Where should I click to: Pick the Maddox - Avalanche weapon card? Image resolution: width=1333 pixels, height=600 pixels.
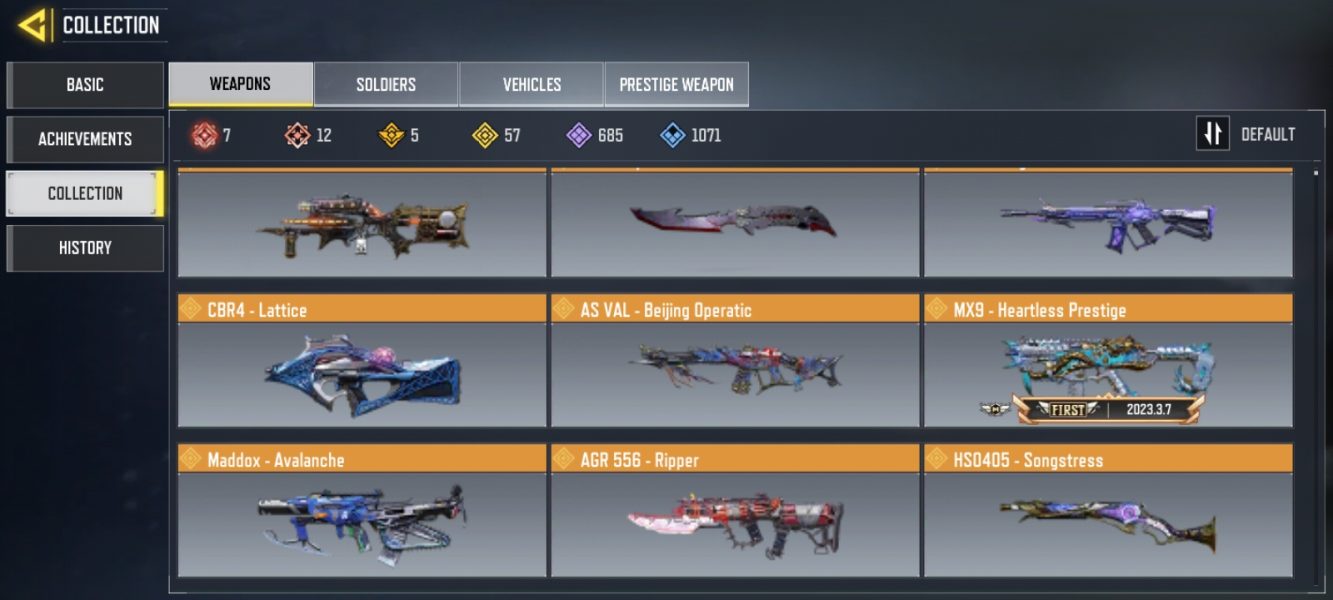pyautogui.click(x=362, y=511)
